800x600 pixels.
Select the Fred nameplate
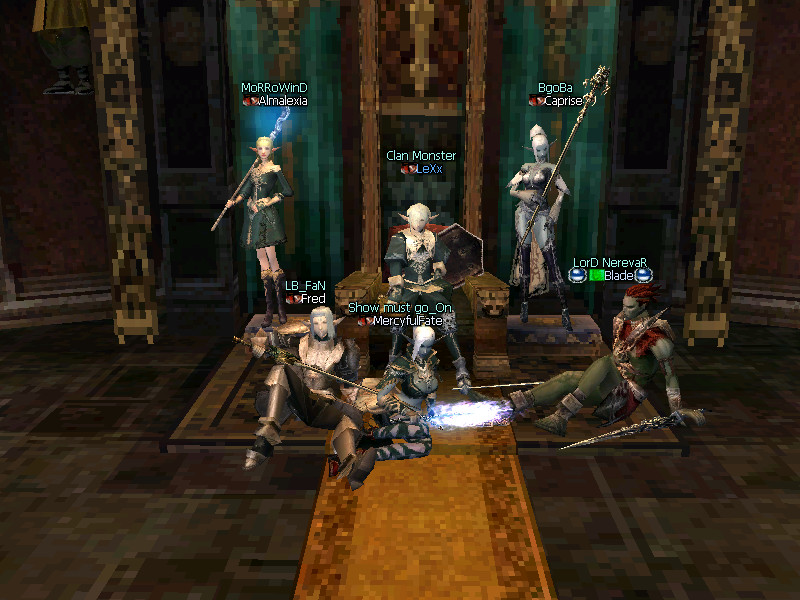[313, 299]
